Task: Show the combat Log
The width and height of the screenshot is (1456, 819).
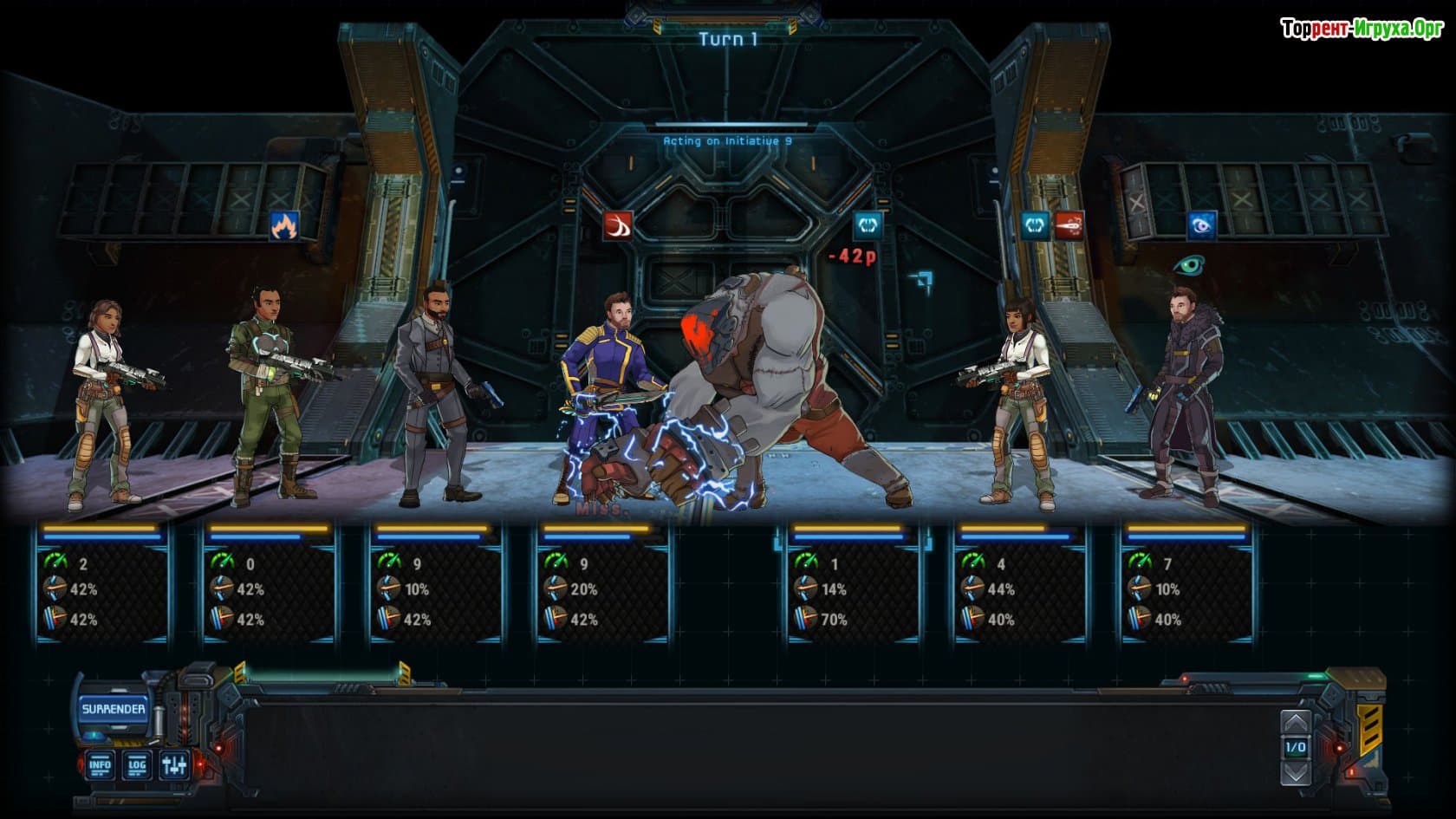Action: click(x=137, y=764)
